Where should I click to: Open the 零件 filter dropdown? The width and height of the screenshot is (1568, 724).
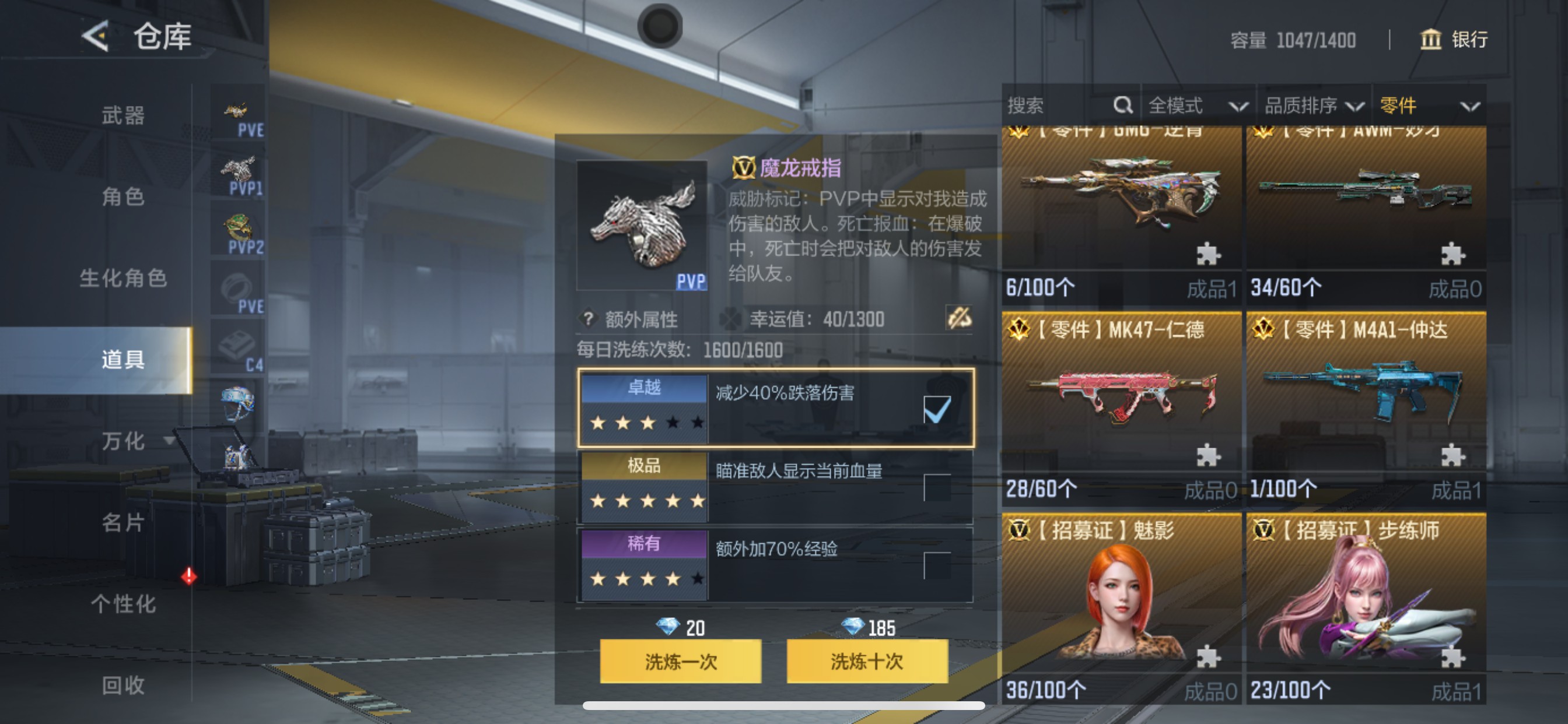1433,105
